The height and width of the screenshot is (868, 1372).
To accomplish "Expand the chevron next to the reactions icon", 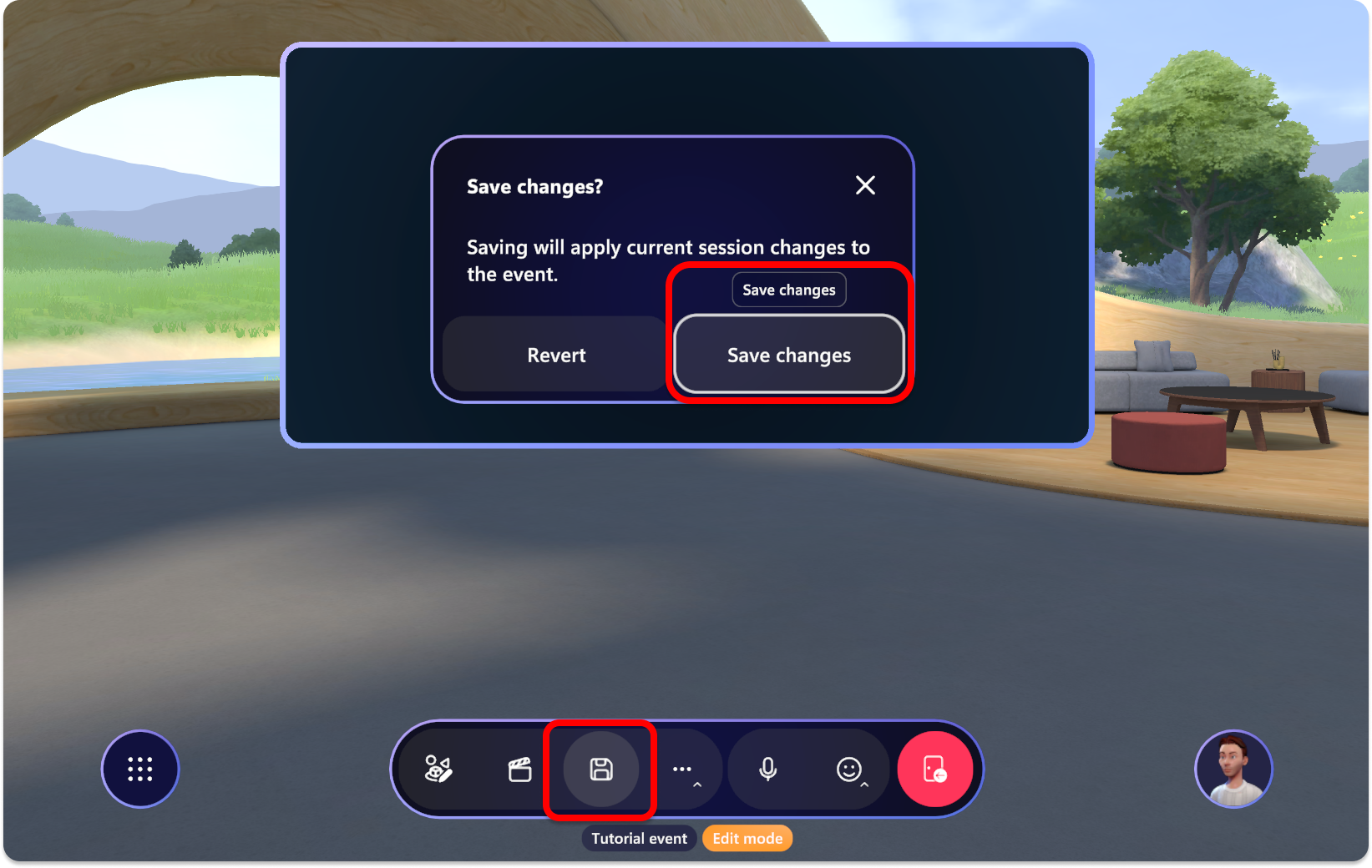I will click(865, 785).
